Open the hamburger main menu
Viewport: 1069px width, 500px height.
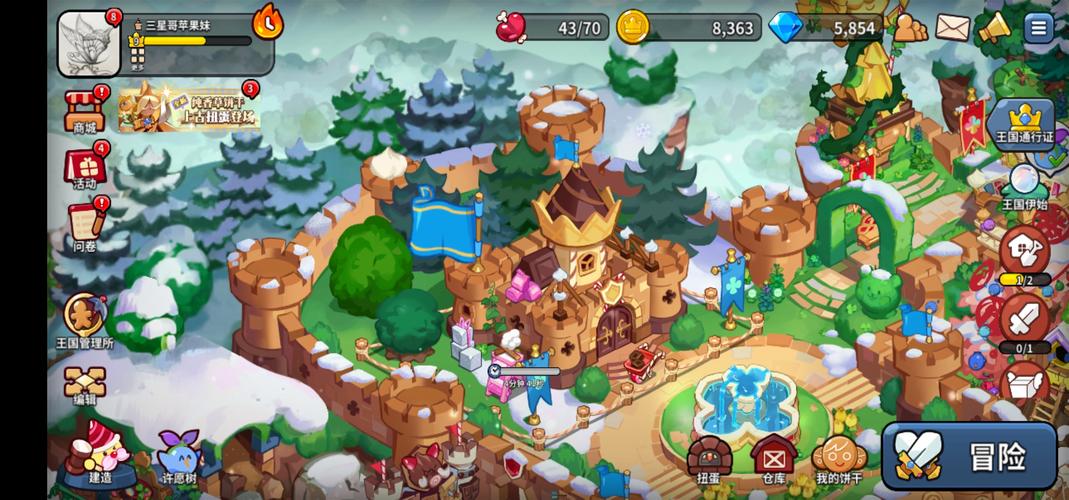click(1038, 28)
